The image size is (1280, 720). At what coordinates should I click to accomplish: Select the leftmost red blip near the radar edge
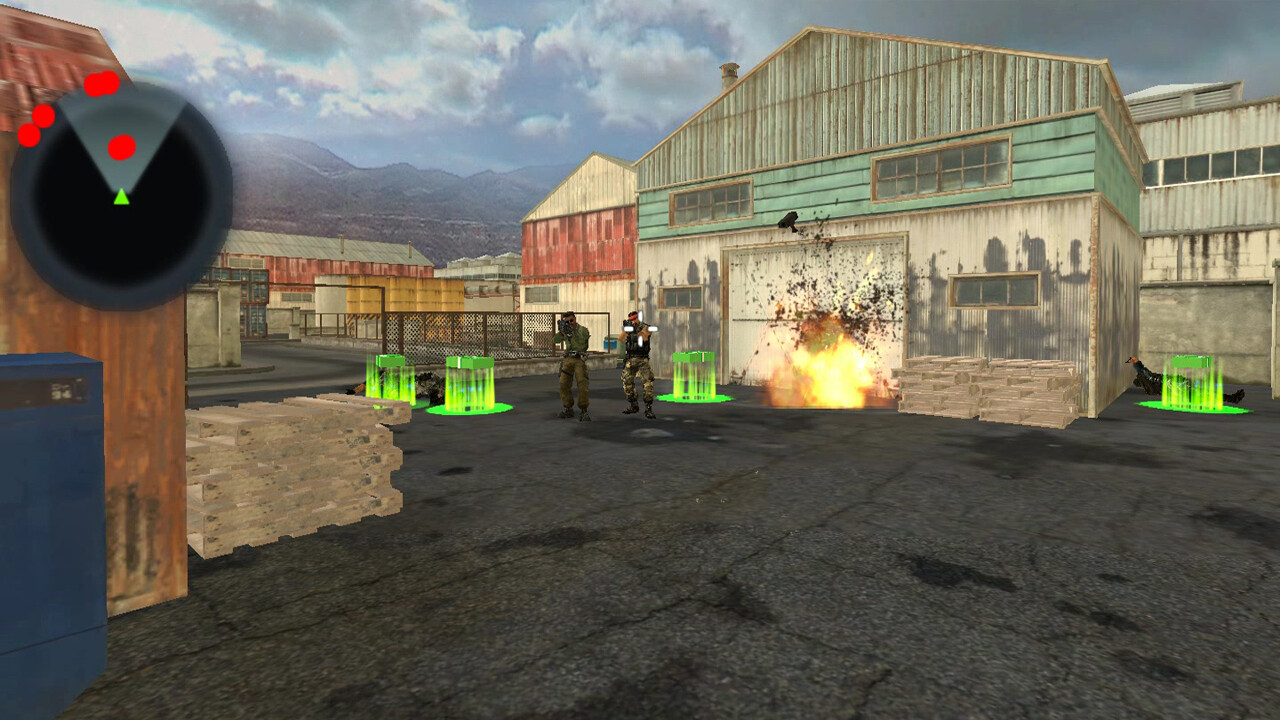[28, 133]
